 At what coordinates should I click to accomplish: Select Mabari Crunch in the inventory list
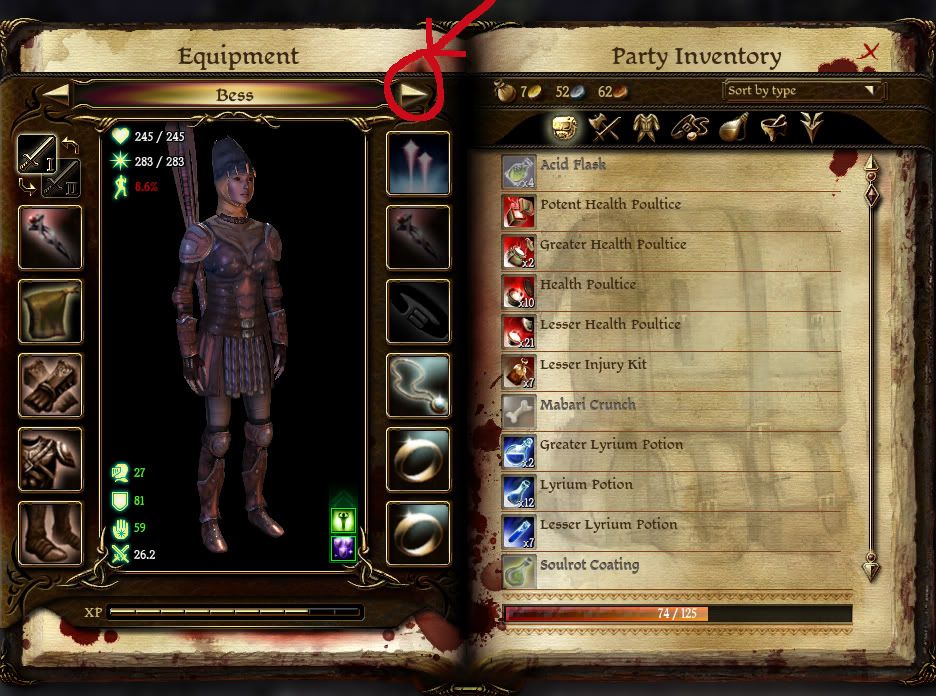pos(587,405)
